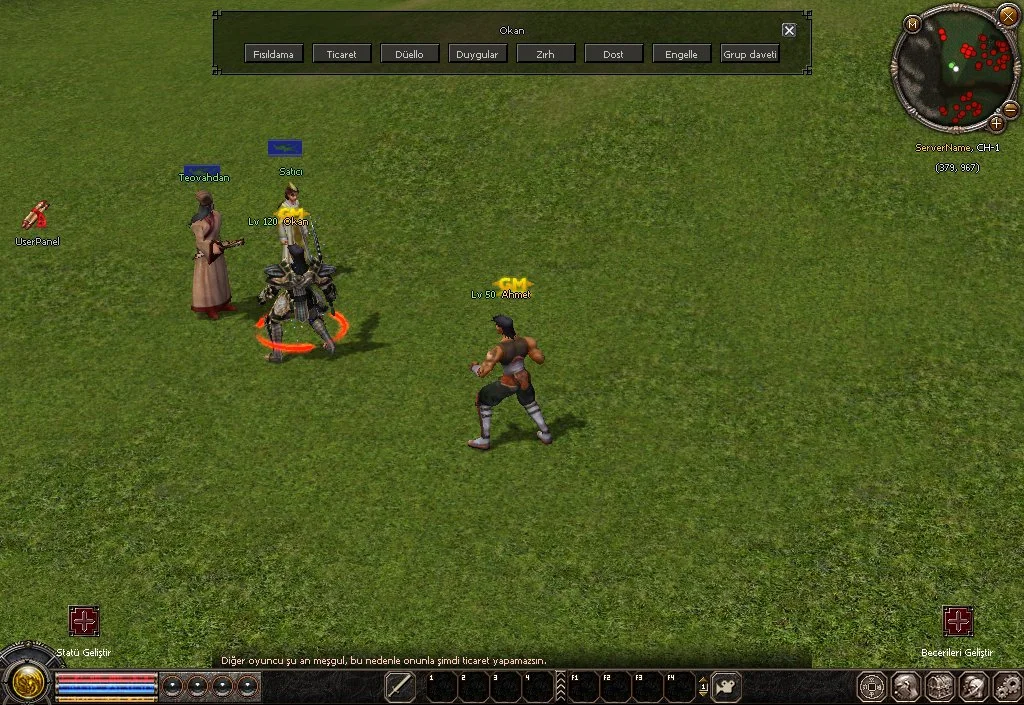Viewport: 1024px width, 705px height.
Task: Open the Duygular emotes option
Action: (477, 54)
